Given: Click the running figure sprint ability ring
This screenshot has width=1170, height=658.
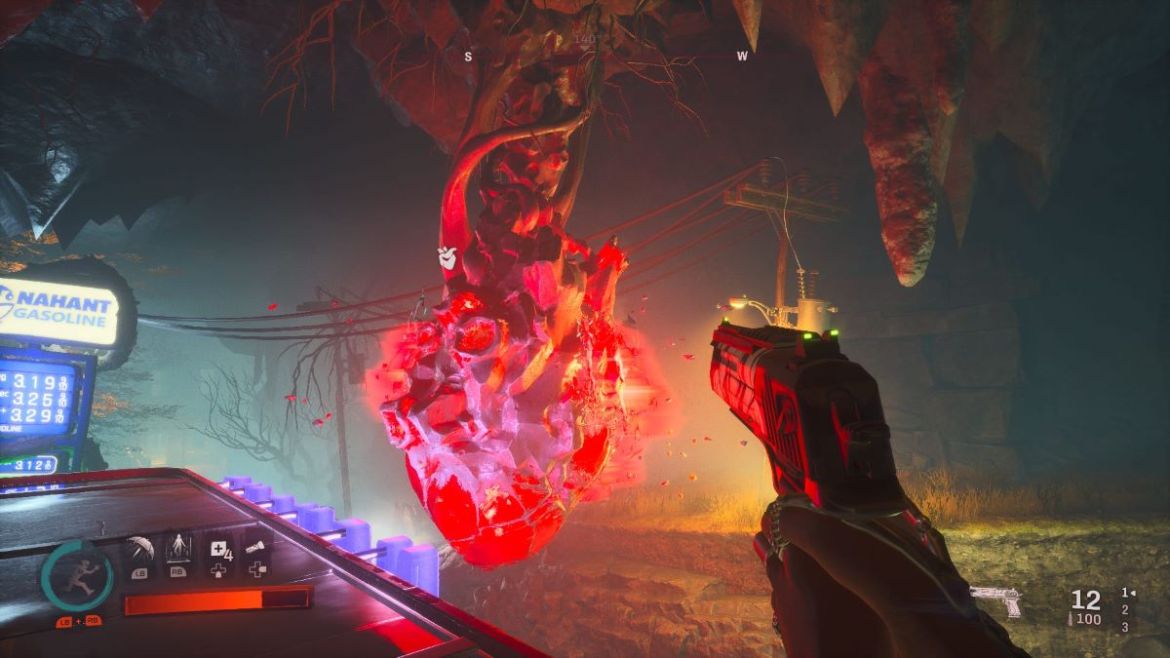Looking at the screenshot, I should point(77,575).
